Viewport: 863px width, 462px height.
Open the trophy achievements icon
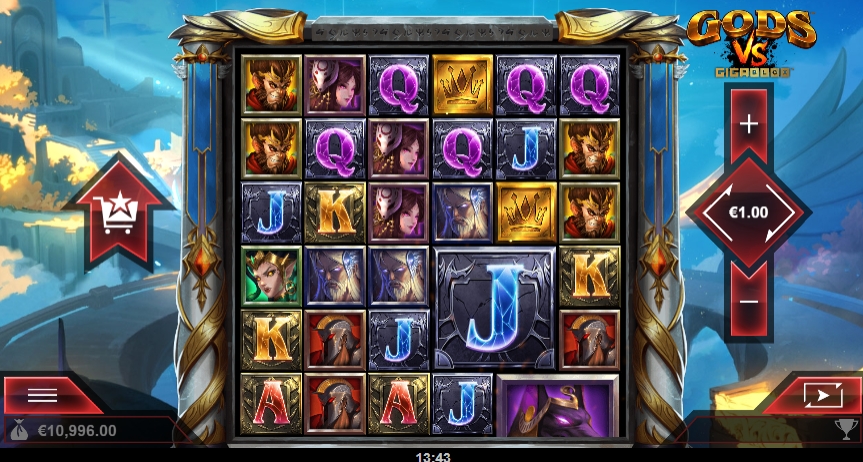(x=844, y=430)
